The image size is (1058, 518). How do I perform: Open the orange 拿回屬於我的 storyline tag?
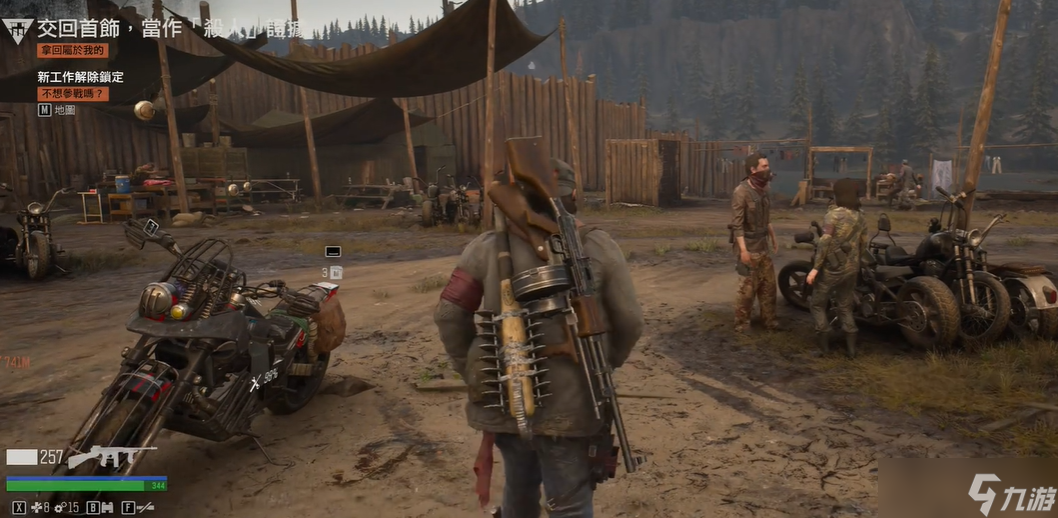[x=72, y=50]
